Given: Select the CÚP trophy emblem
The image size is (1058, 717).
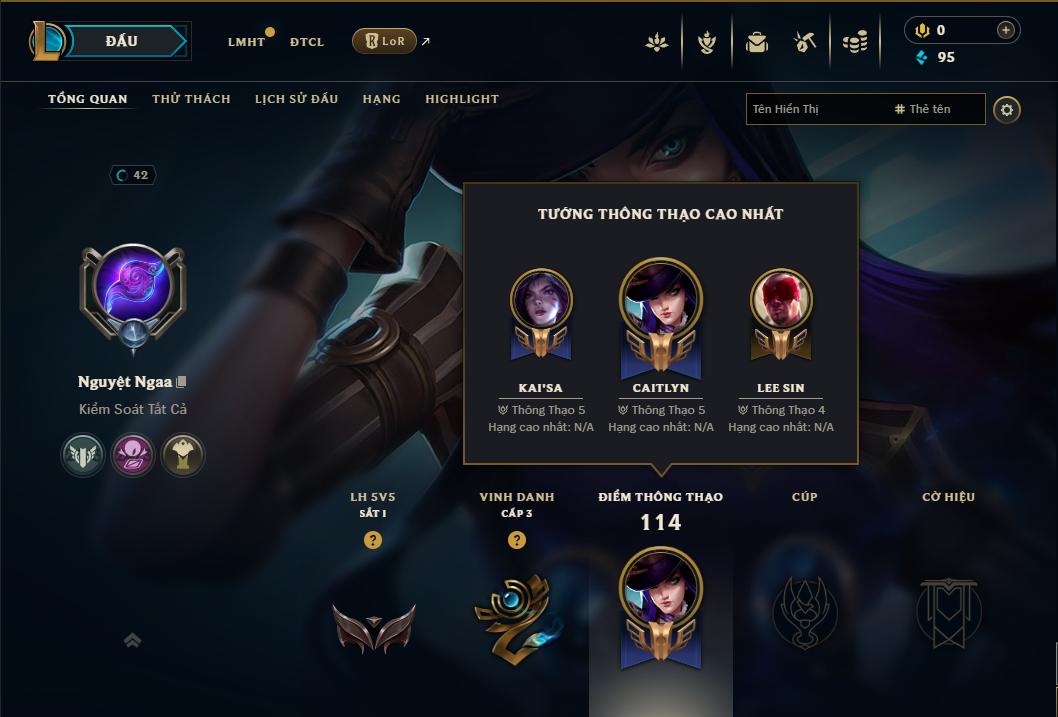Looking at the screenshot, I should pos(804,612).
